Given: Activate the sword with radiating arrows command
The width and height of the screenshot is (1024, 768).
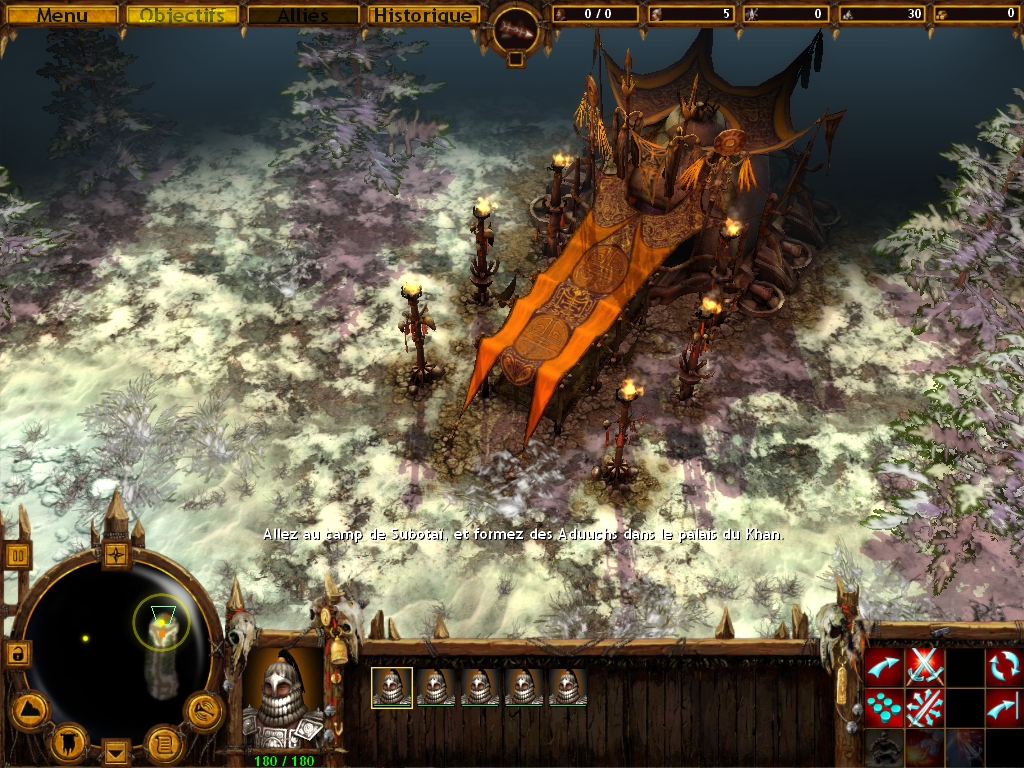Looking at the screenshot, I should (x=925, y=707).
